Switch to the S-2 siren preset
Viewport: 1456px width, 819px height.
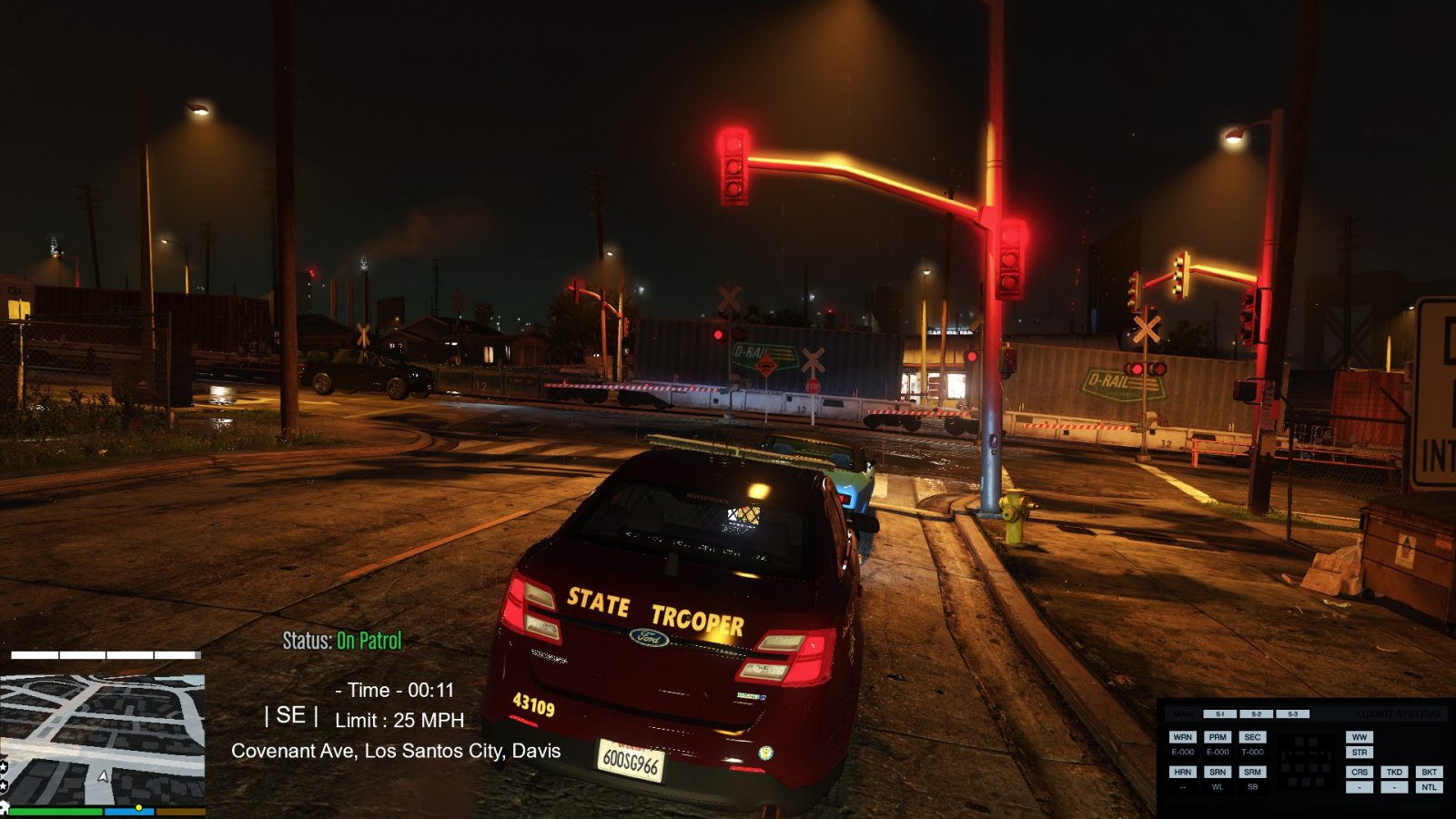point(1256,714)
